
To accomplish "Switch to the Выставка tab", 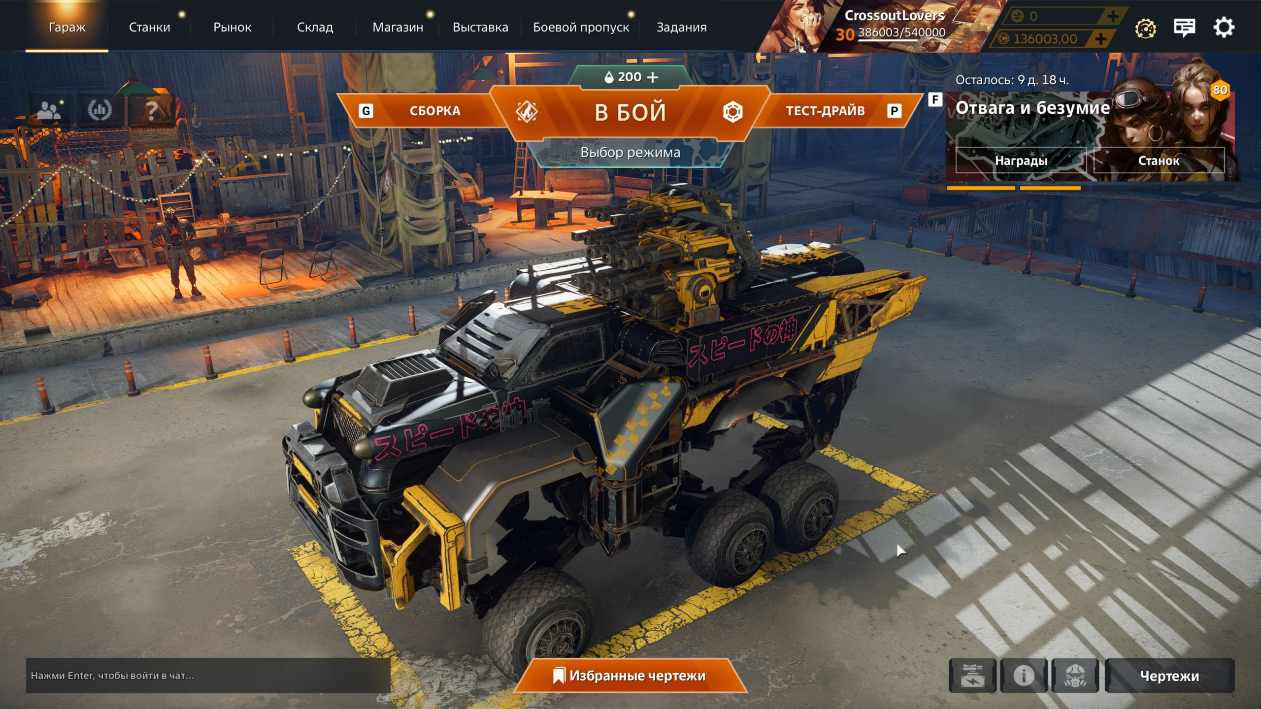I will click(480, 27).
